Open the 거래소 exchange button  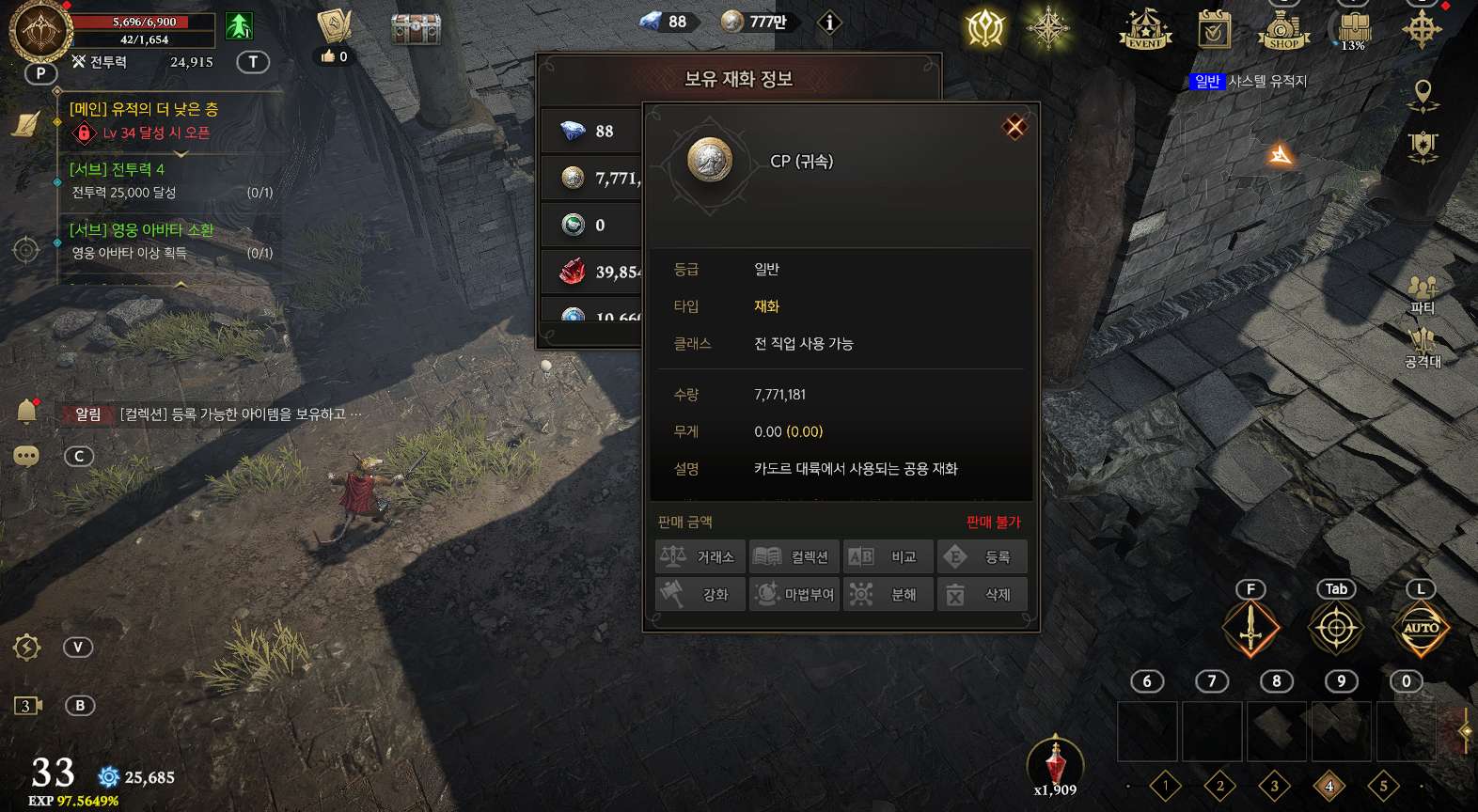(x=700, y=557)
